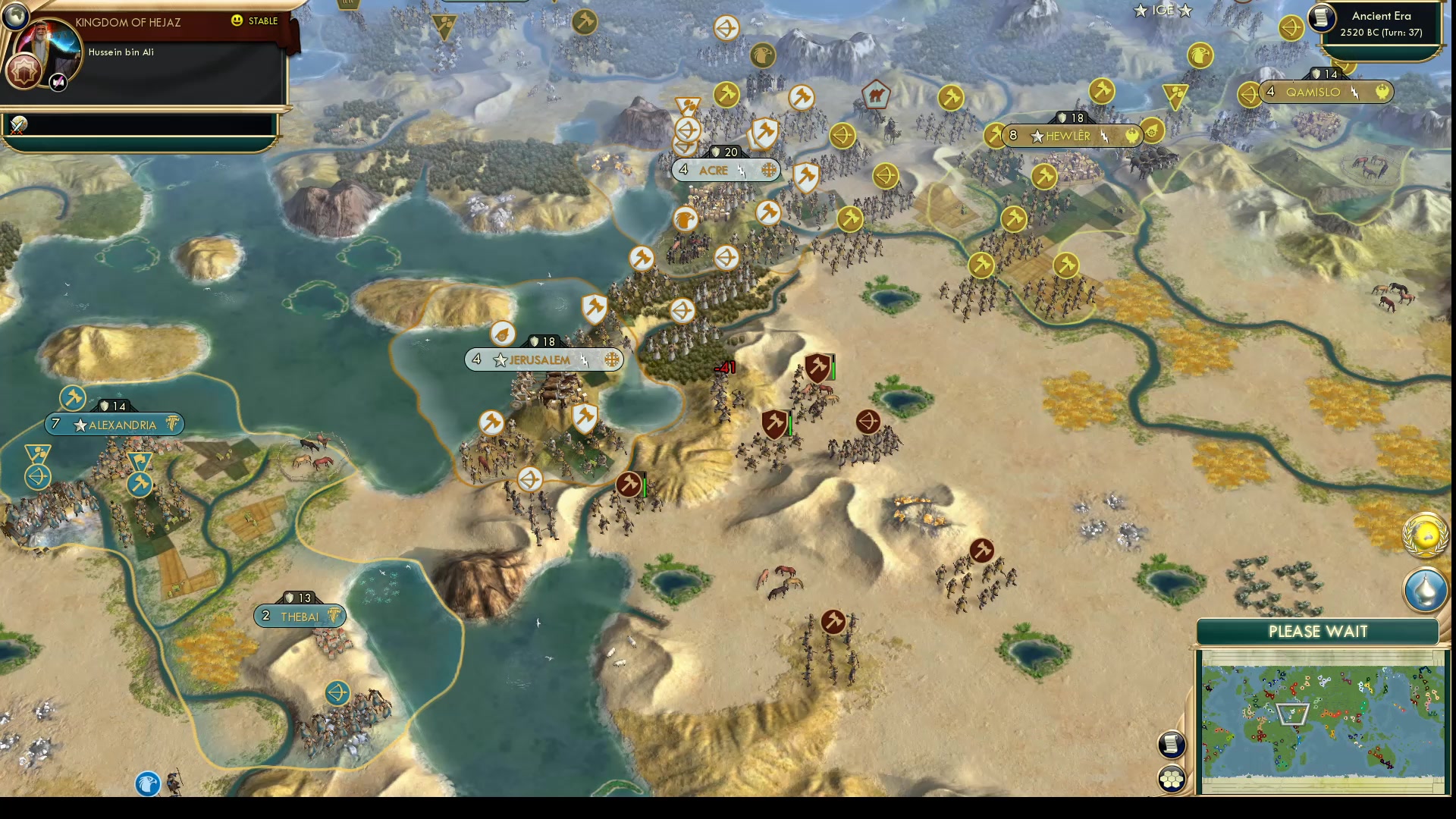
Task: Click the religion globe on Jerusalem's city banner
Action: [x=612, y=360]
